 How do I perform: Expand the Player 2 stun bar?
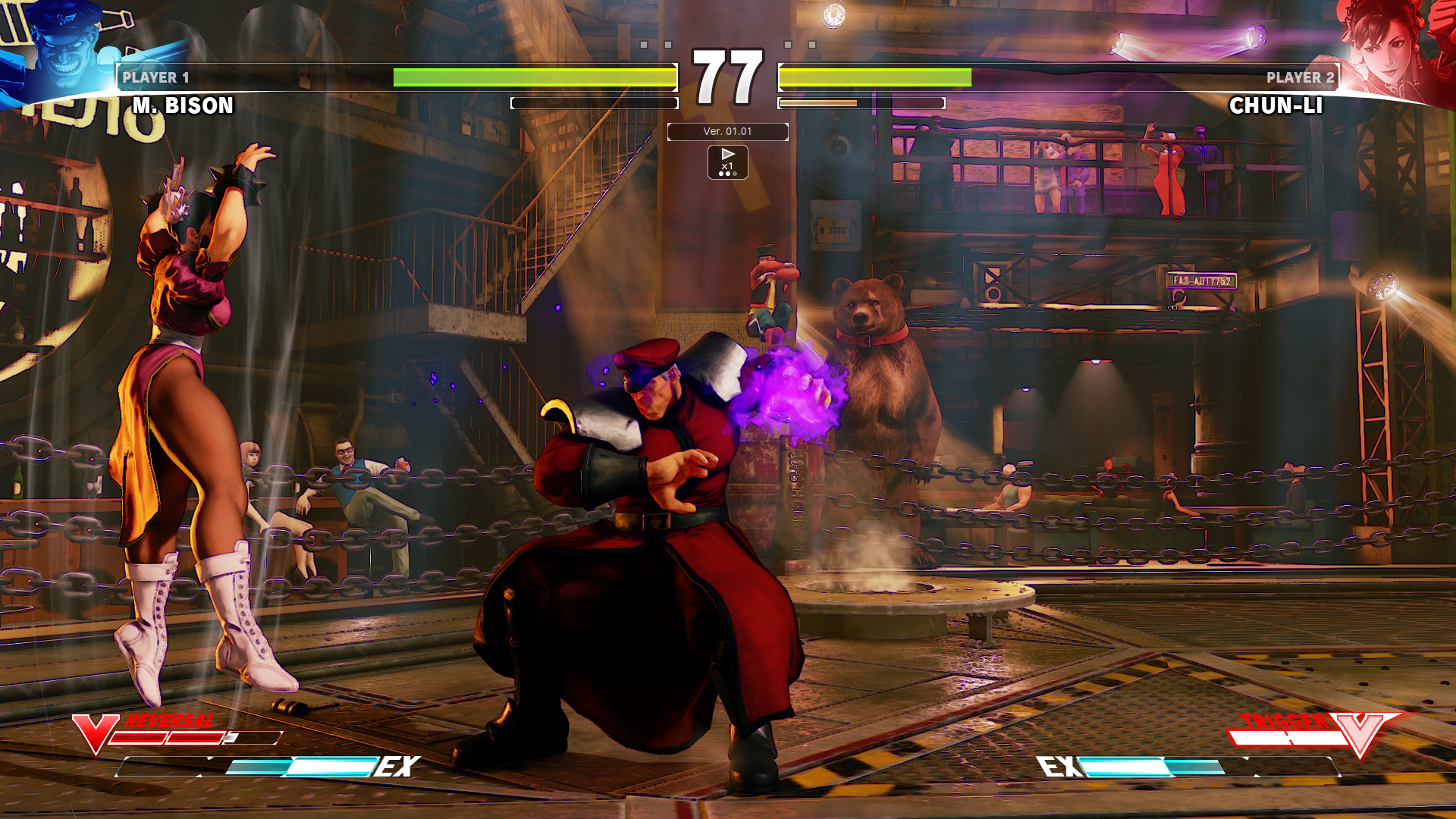(862, 103)
